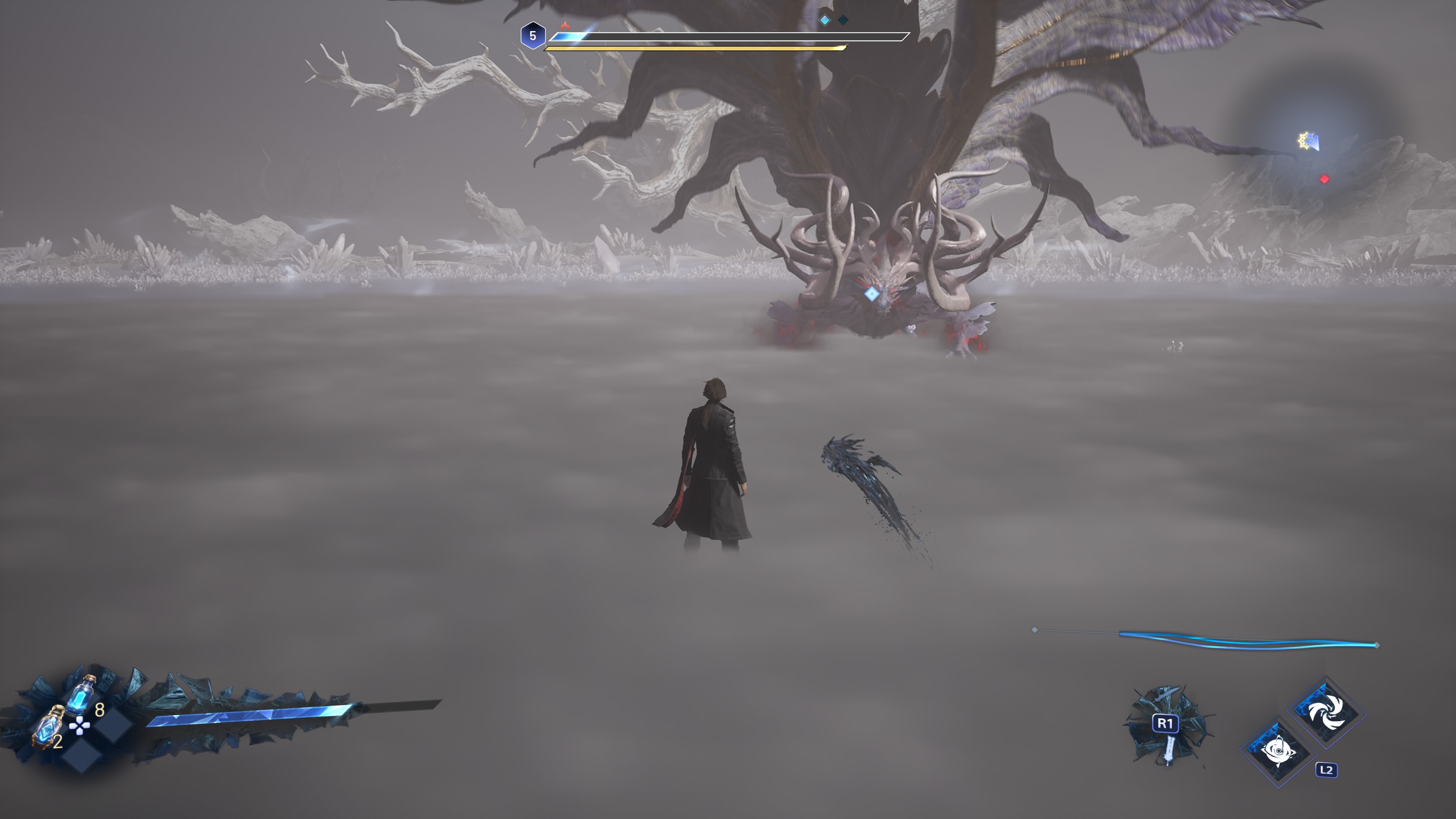Trigger the eye vortex ability

point(1279,751)
